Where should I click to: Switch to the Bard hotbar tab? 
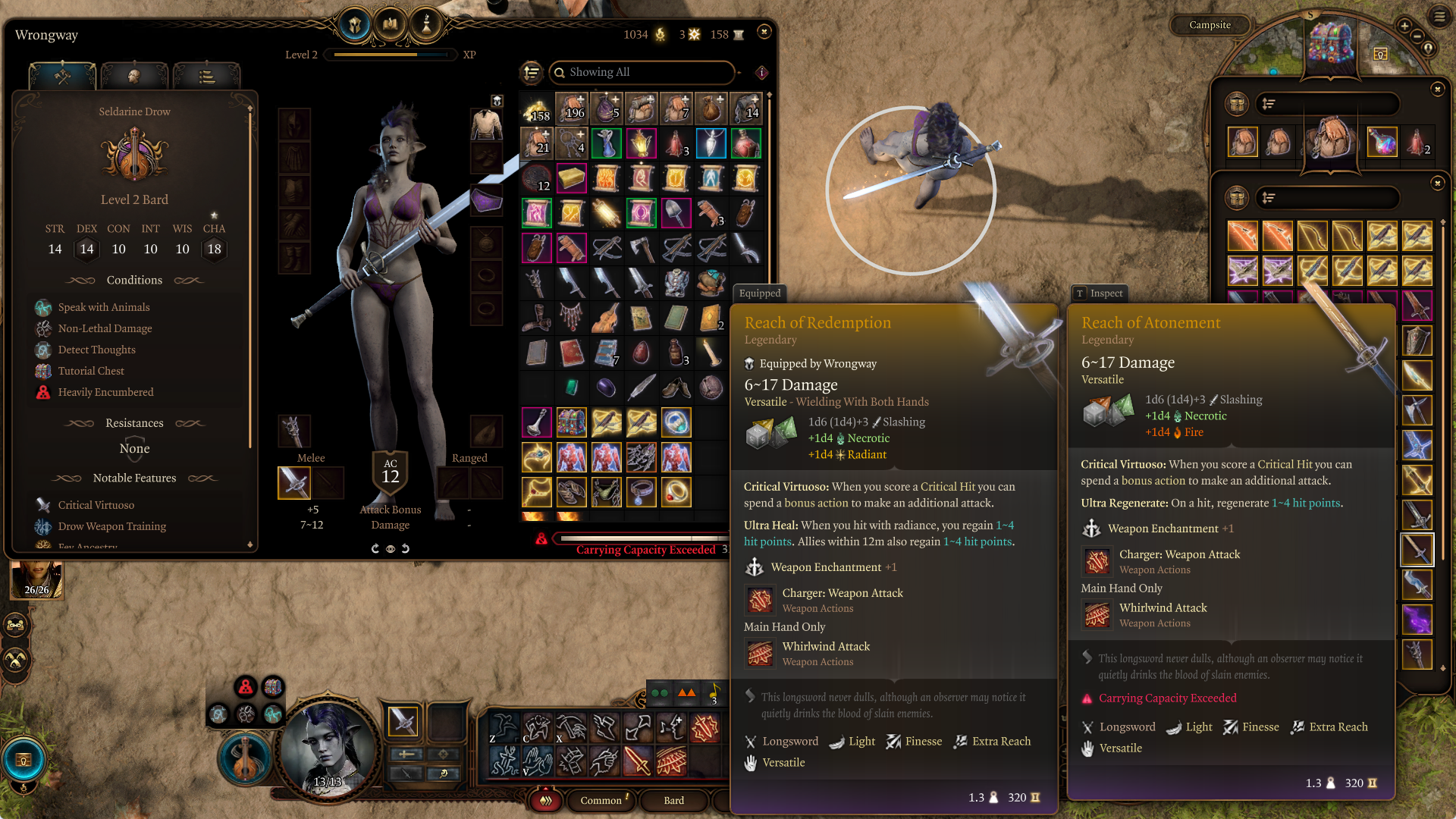click(673, 800)
